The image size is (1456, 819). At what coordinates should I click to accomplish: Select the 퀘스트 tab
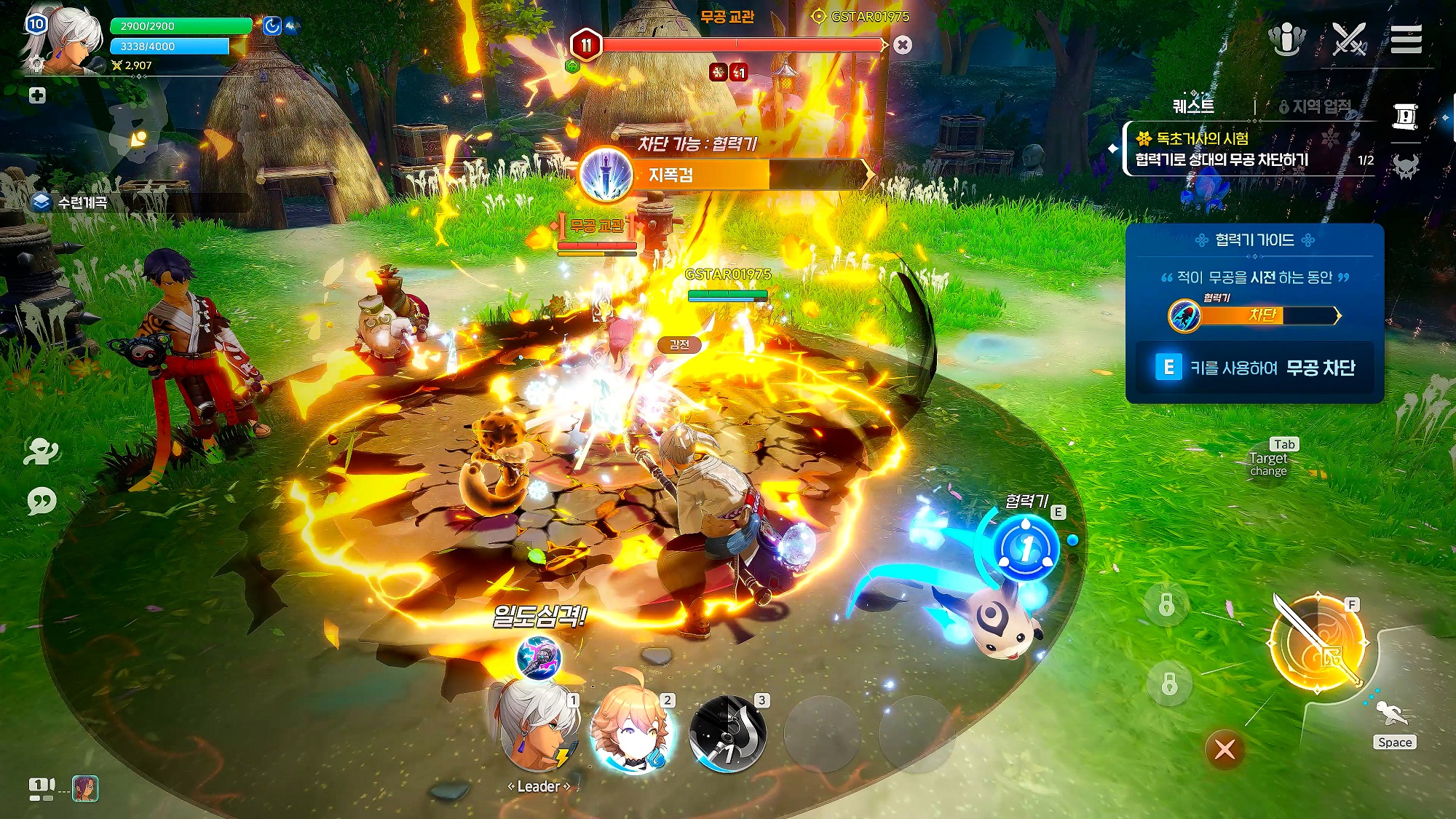coord(1195,106)
